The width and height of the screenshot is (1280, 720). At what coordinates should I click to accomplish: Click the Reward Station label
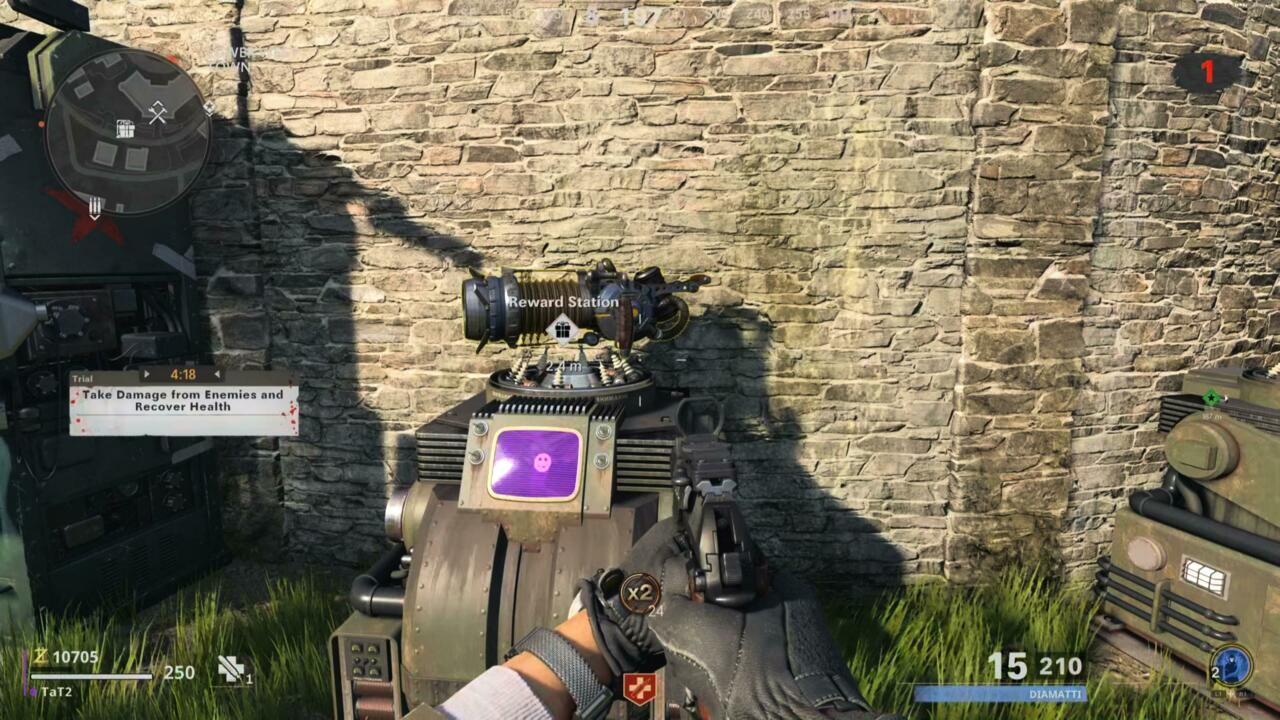pyautogui.click(x=564, y=300)
